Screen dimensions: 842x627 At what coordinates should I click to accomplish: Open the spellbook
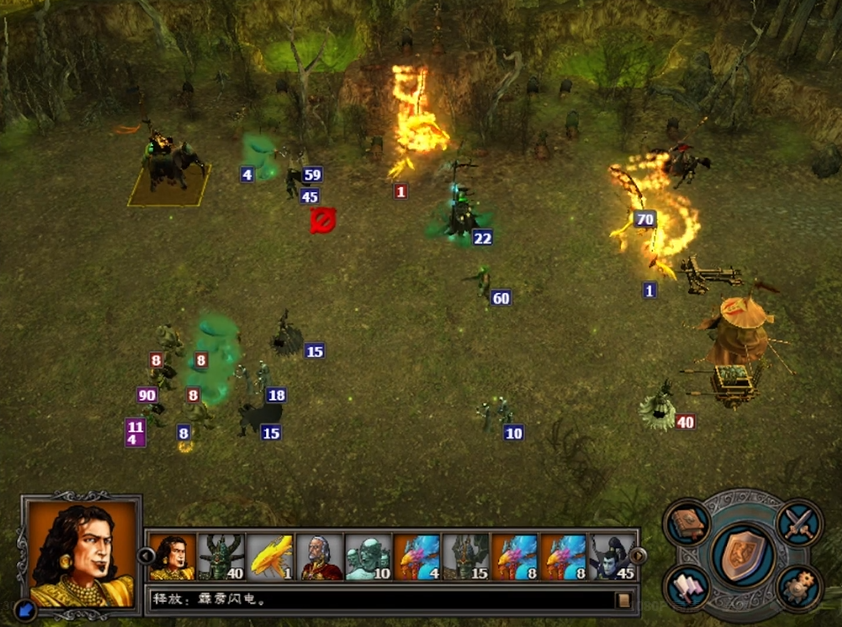[x=690, y=524]
